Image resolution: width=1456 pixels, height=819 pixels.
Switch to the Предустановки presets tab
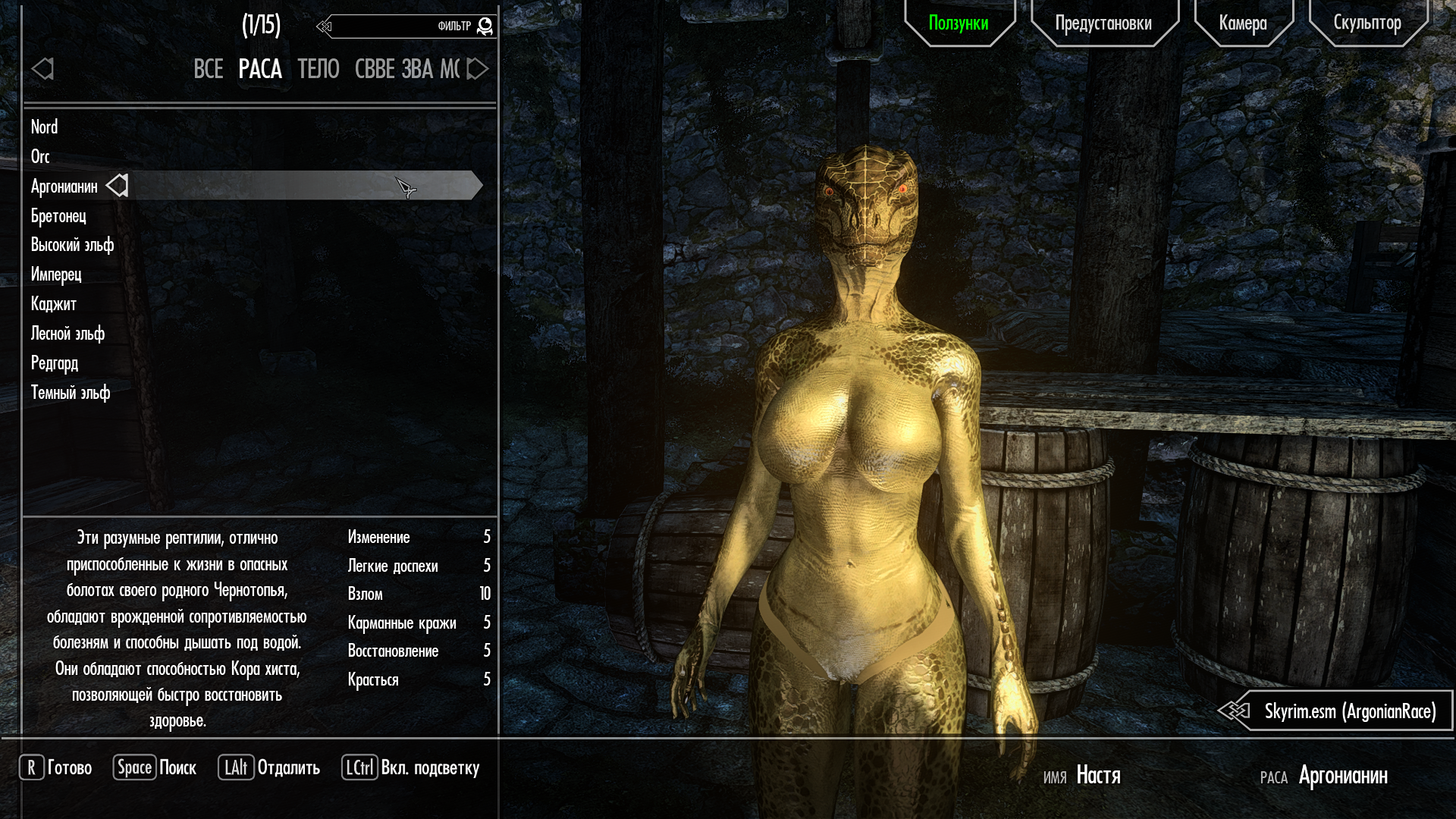pyautogui.click(x=1103, y=23)
